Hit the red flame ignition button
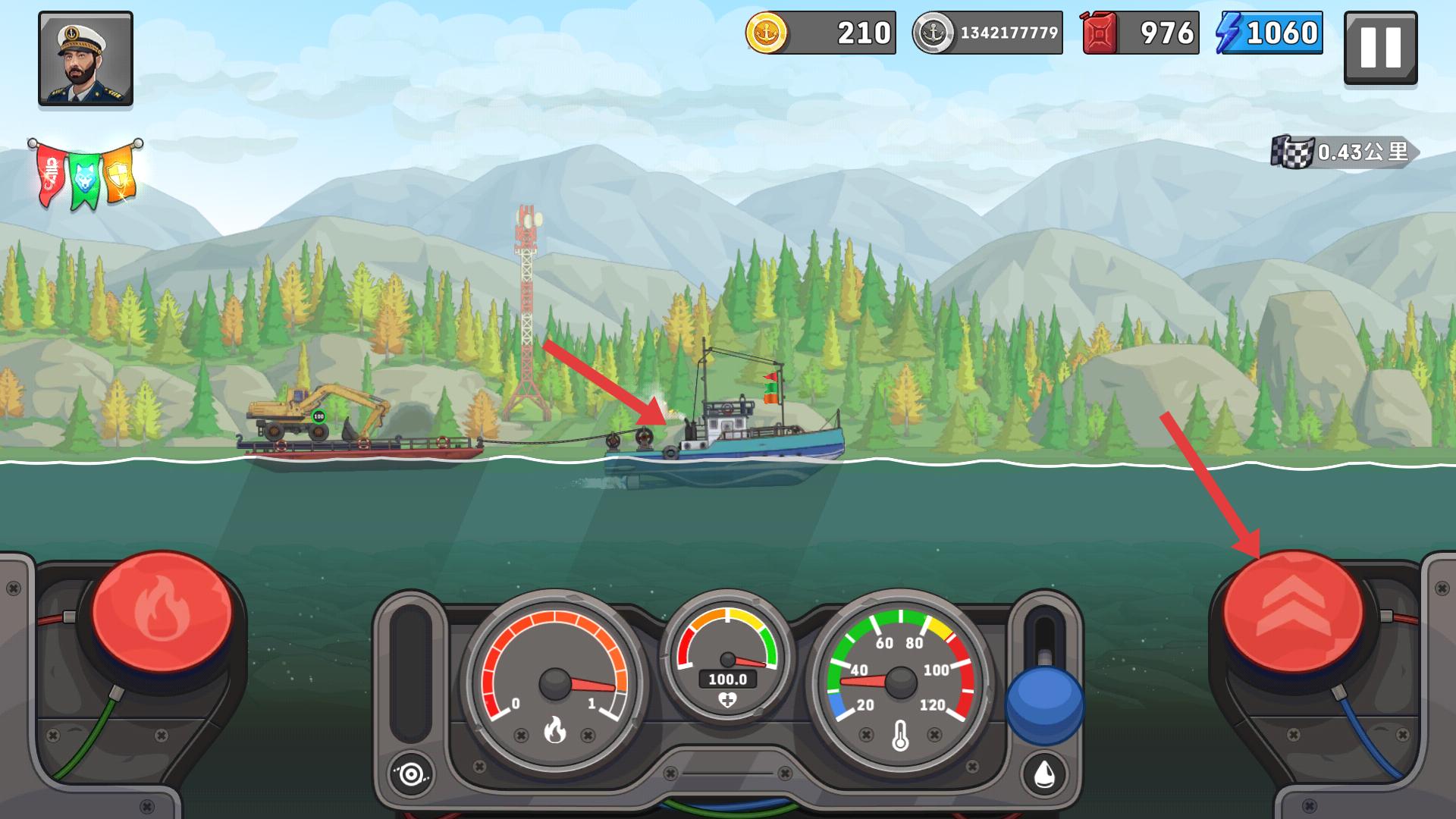This screenshot has width=1456, height=819. click(x=162, y=611)
